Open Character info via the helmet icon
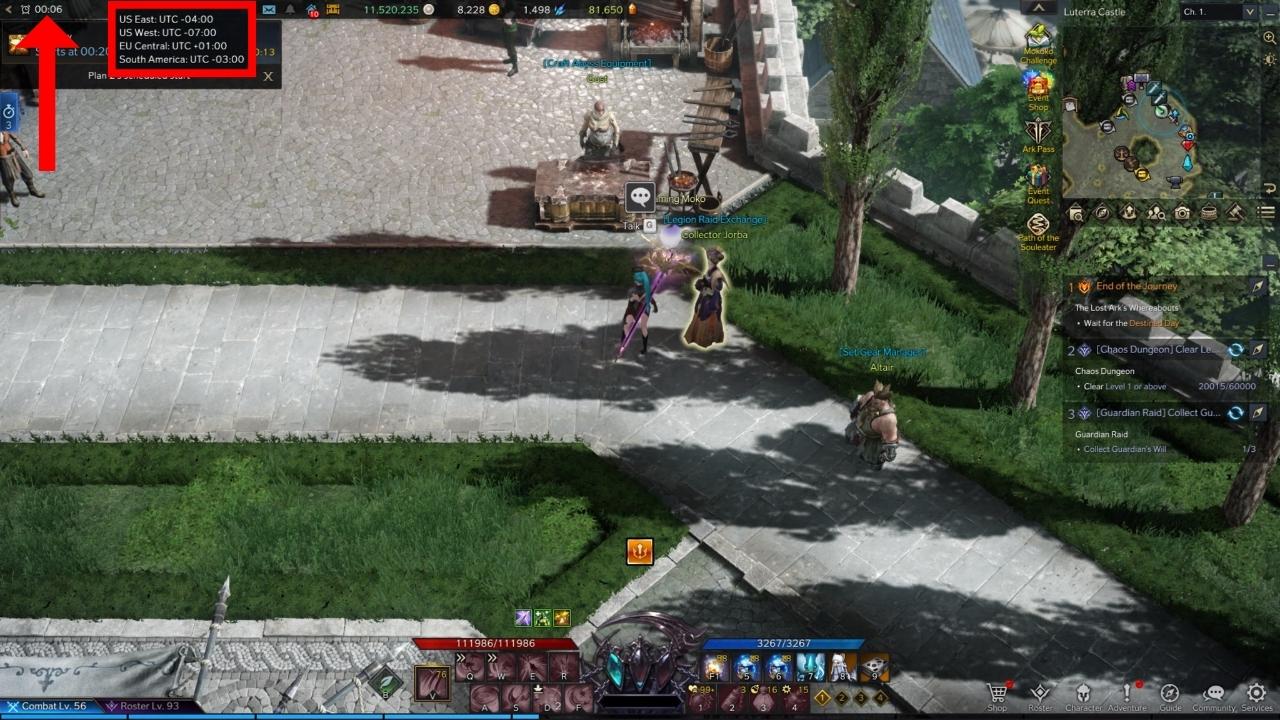1280x720 pixels. (1083, 692)
